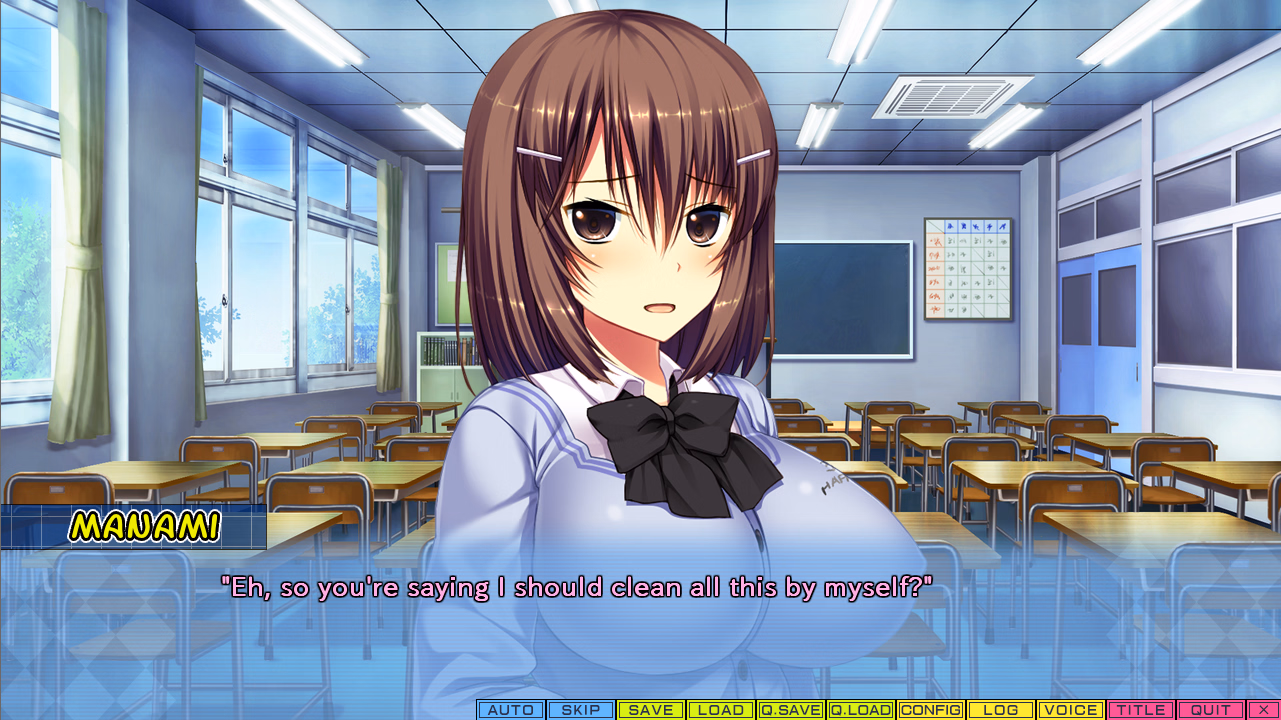Screen dimensions: 1281x720
Task: Open the SAVE menu
Action: (651, 710)
